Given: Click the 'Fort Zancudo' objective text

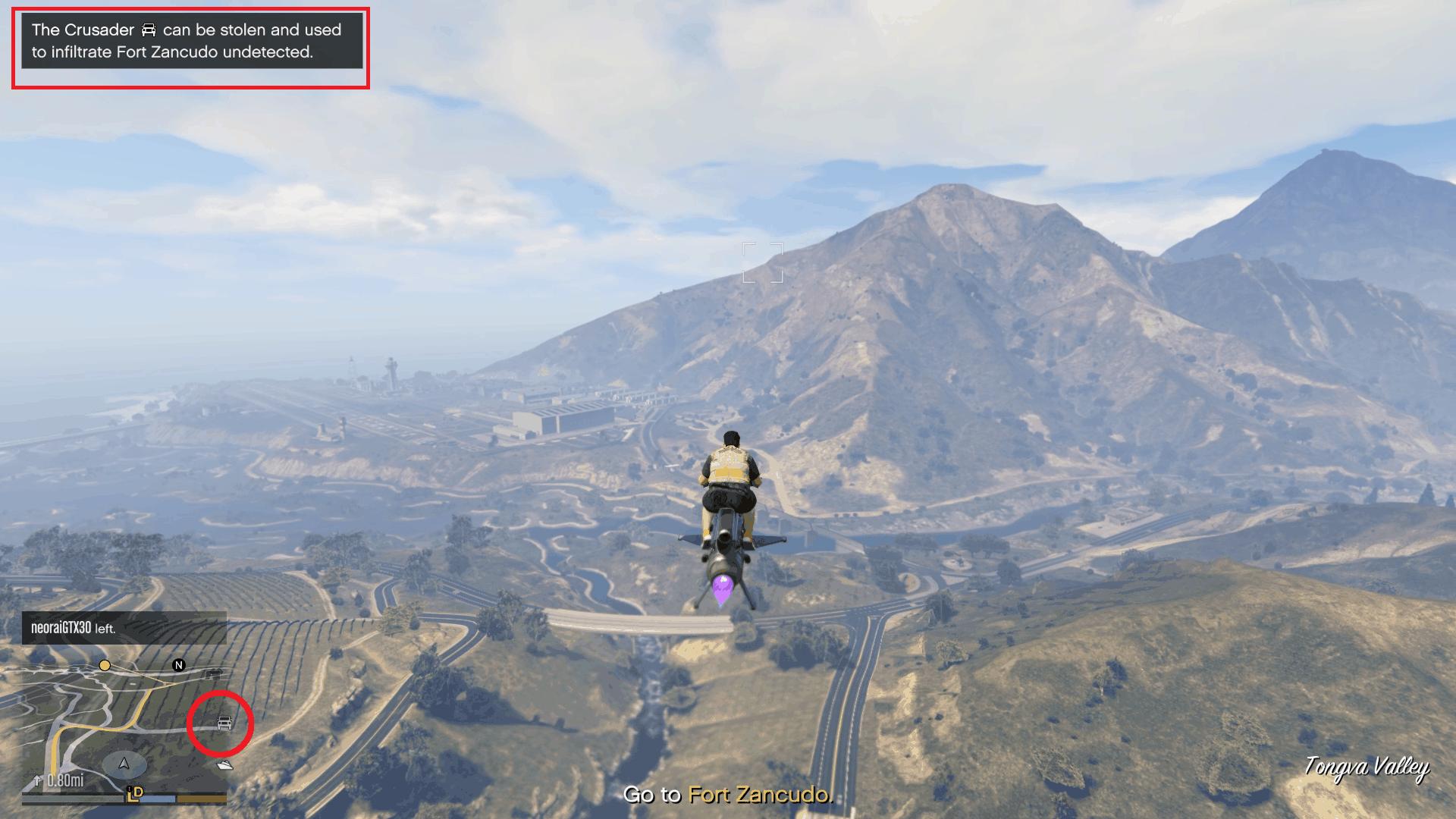Looking at the screenshot, I should 758,796.
